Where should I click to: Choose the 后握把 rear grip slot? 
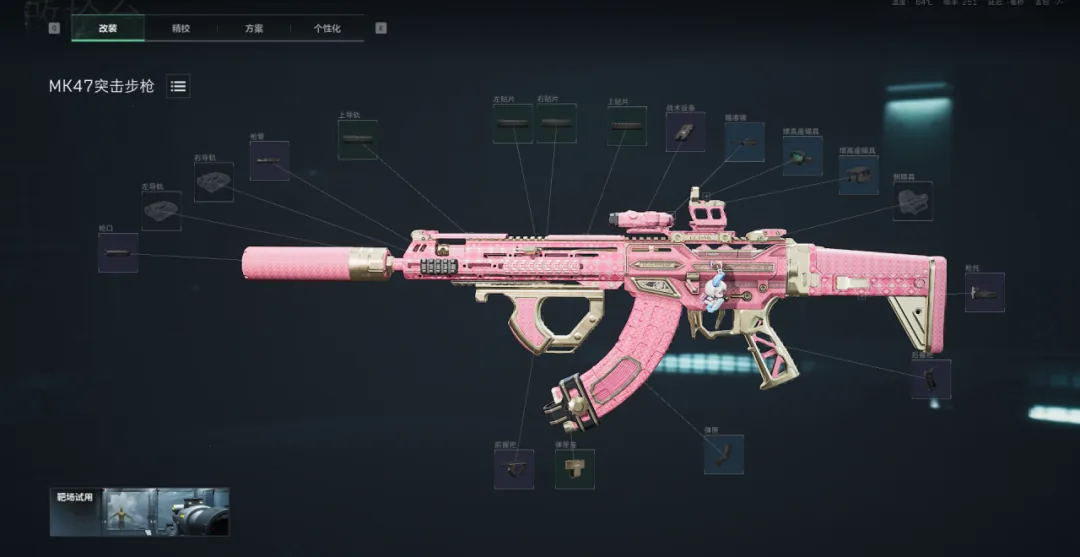(x=931, y=379)
